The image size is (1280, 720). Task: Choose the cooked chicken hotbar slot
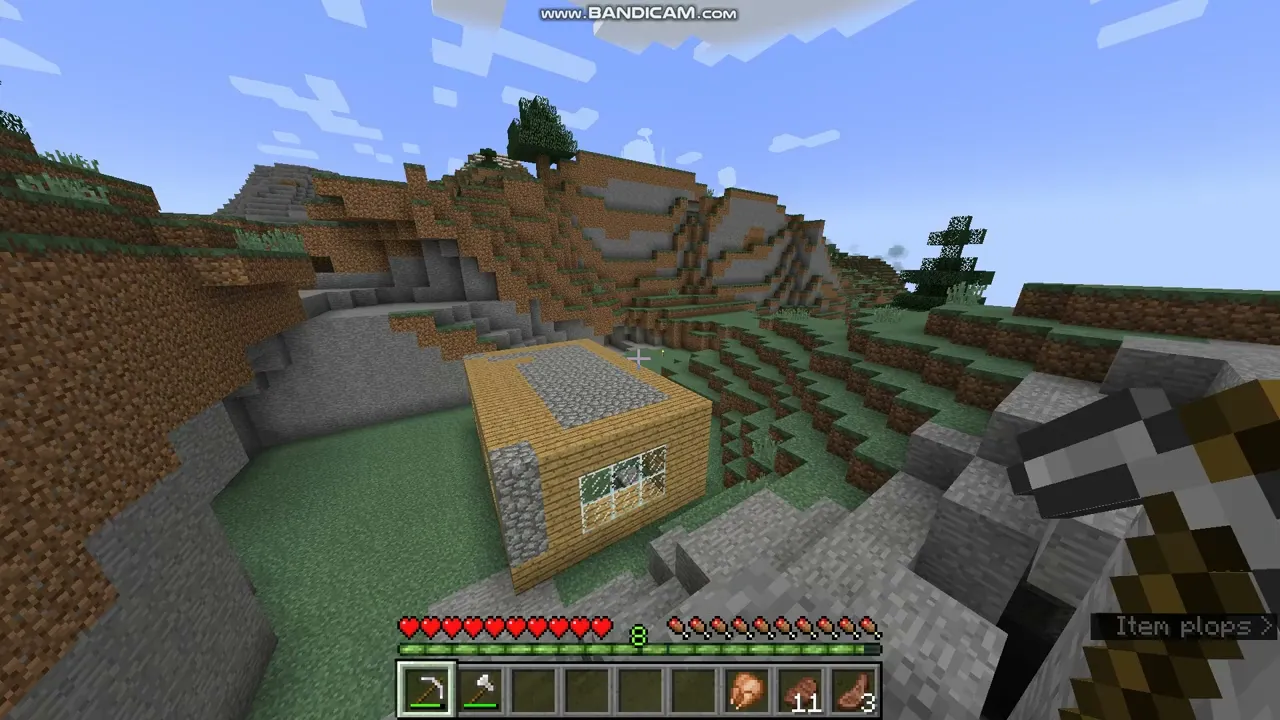747,690
